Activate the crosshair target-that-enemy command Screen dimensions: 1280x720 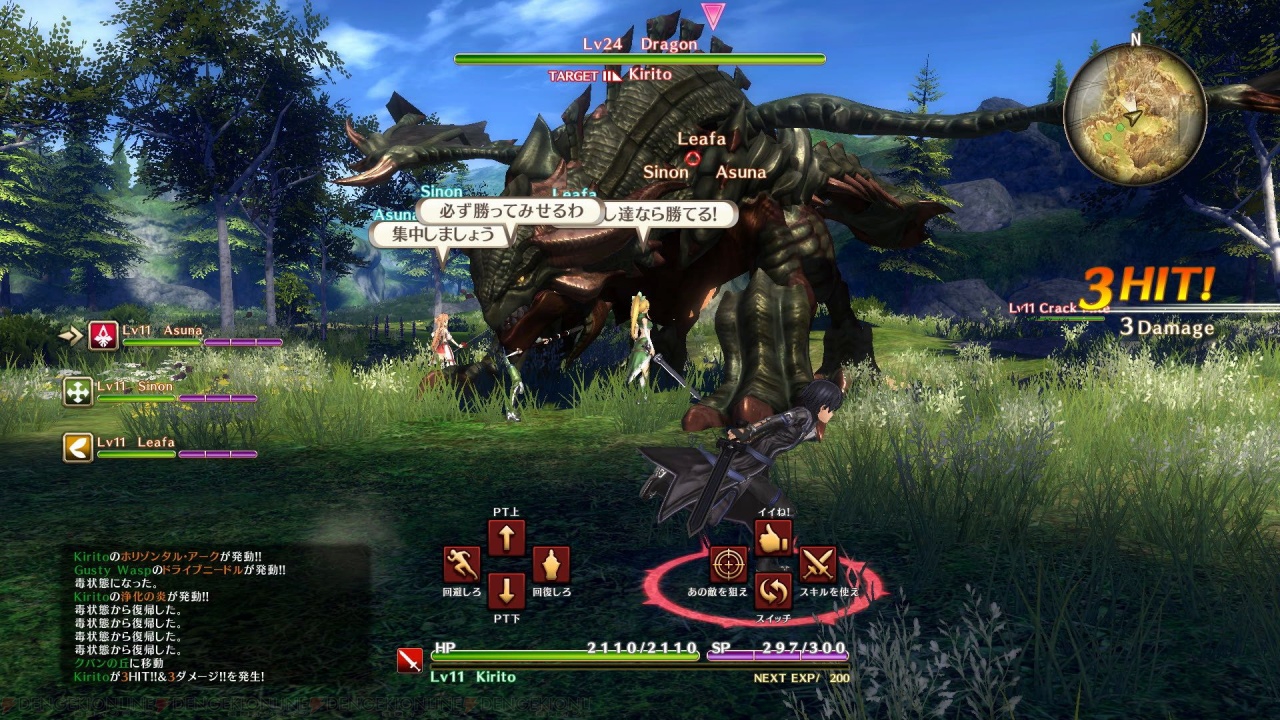pyautogui.click(x=729, y=565)
